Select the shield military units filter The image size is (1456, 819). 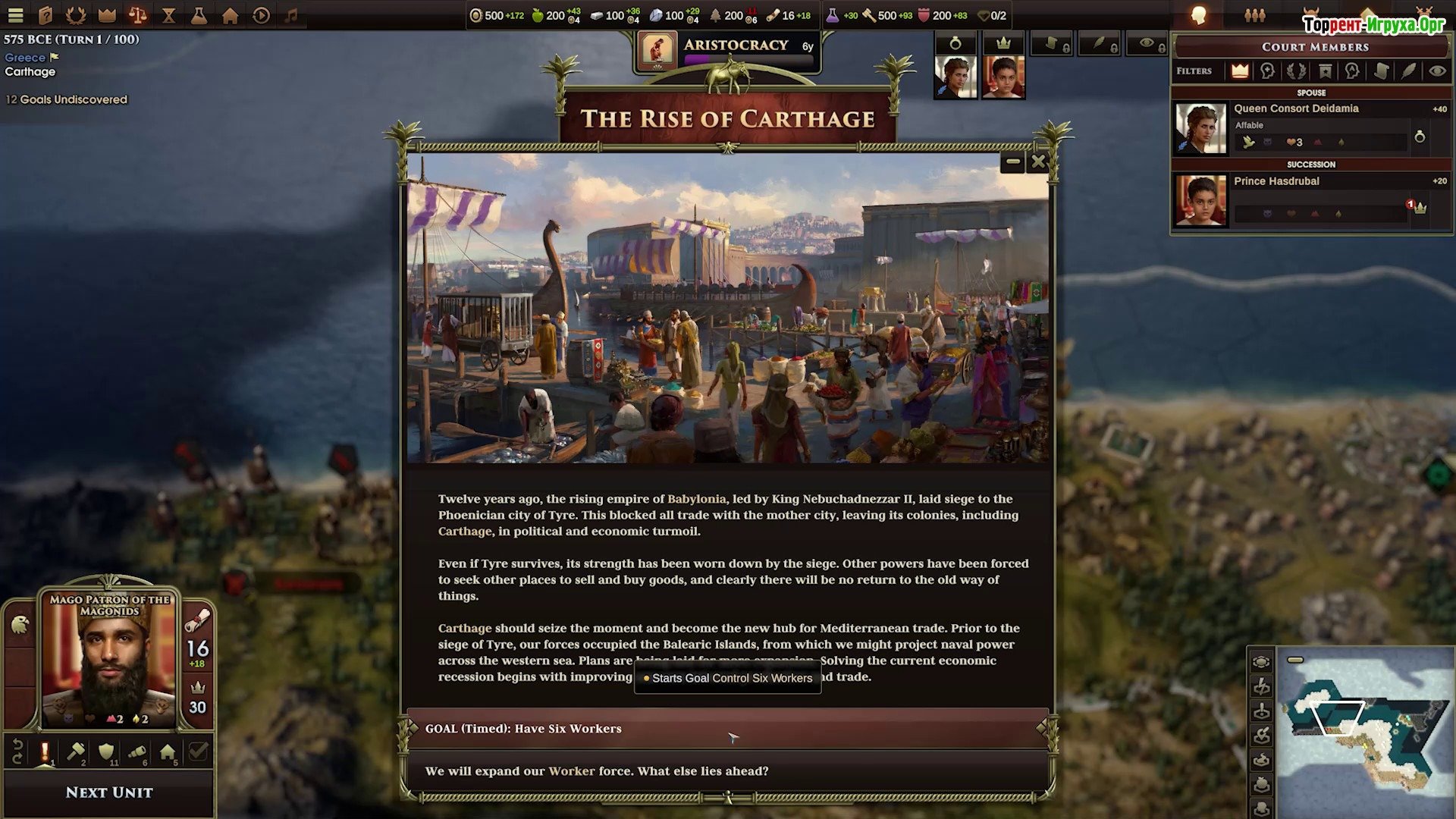[x=106, y=752]
